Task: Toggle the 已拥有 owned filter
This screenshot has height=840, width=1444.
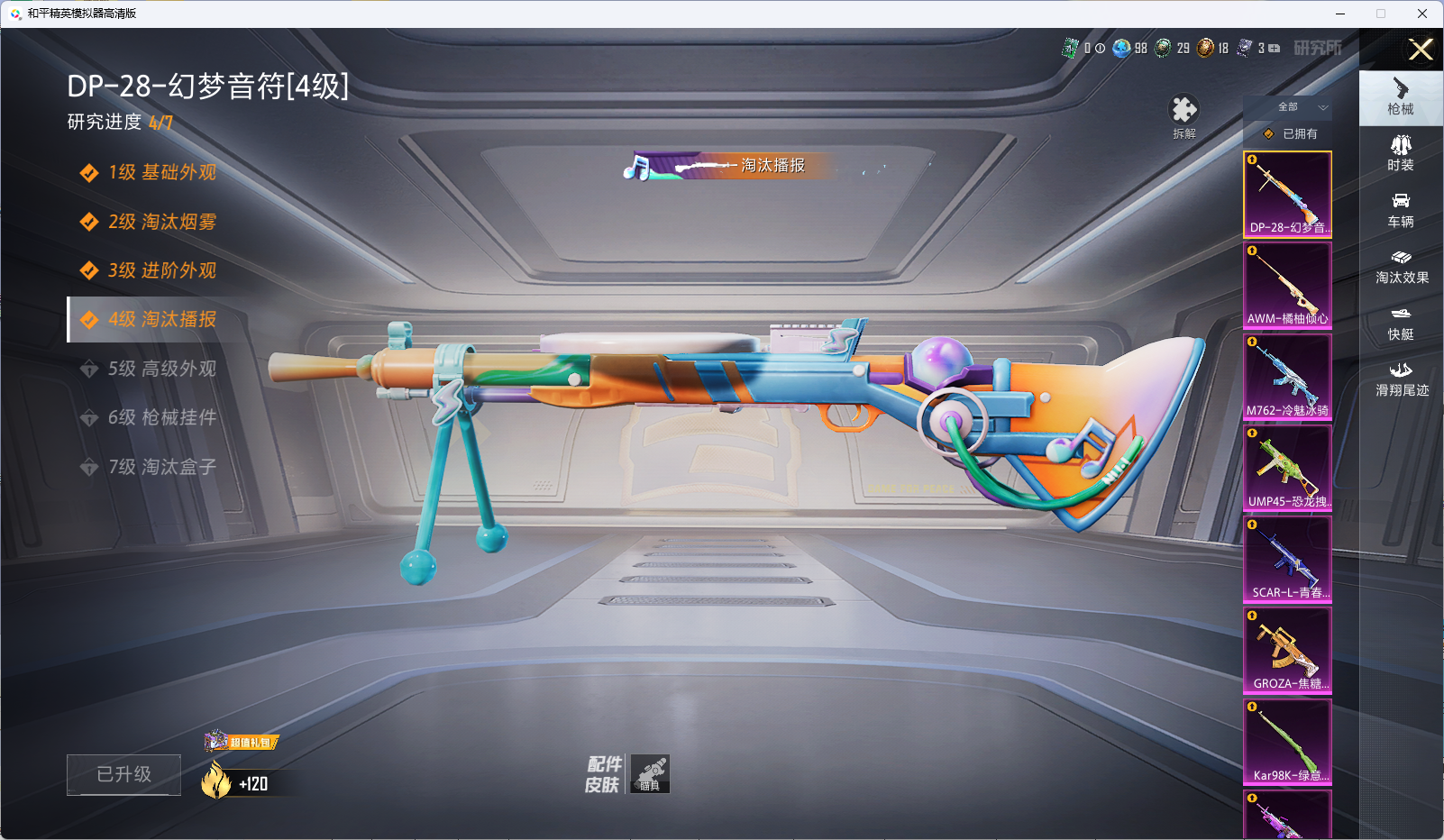Action: coord(1291,133)
